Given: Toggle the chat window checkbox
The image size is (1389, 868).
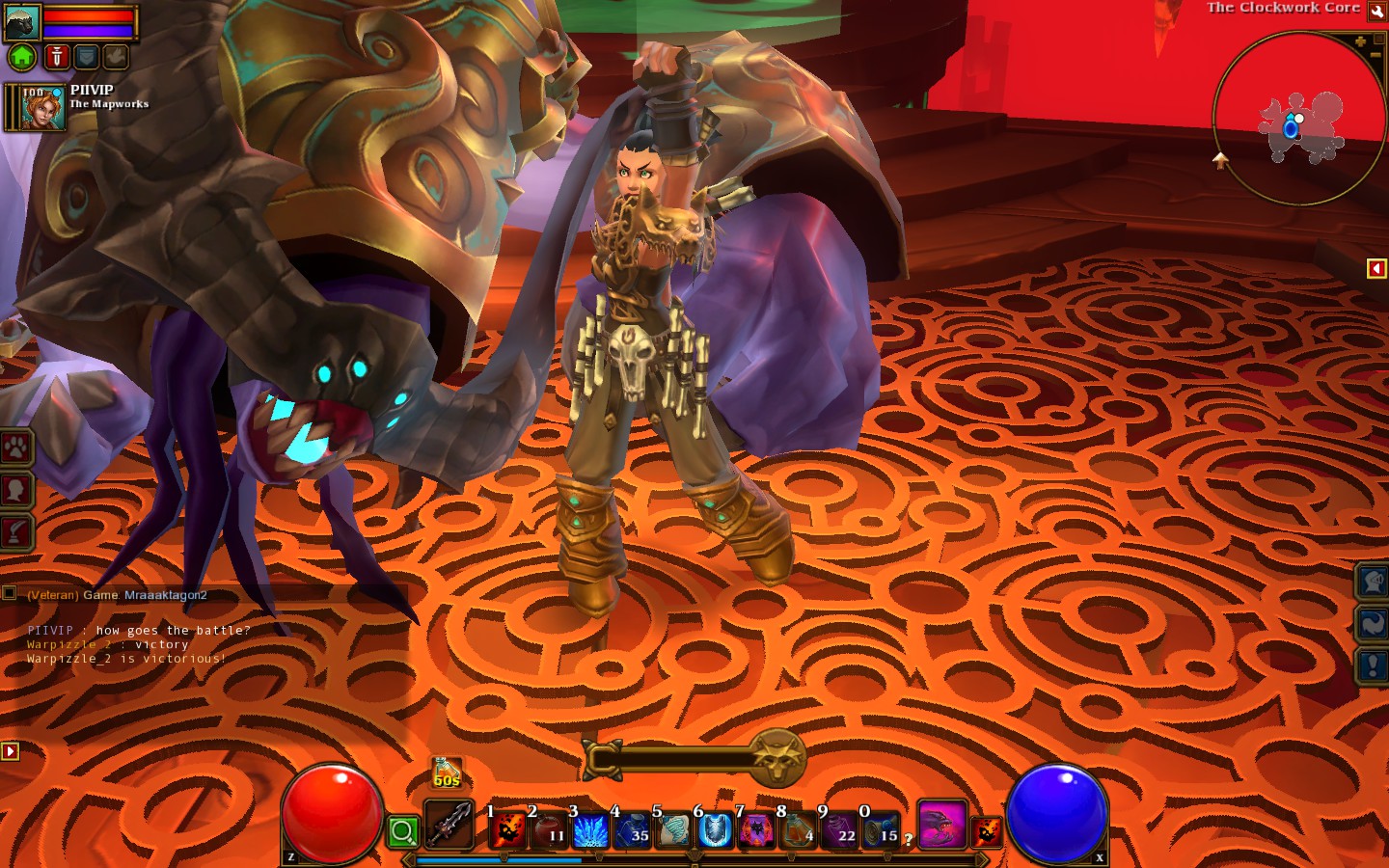Looking at the screenshot, I should [10, 593].
